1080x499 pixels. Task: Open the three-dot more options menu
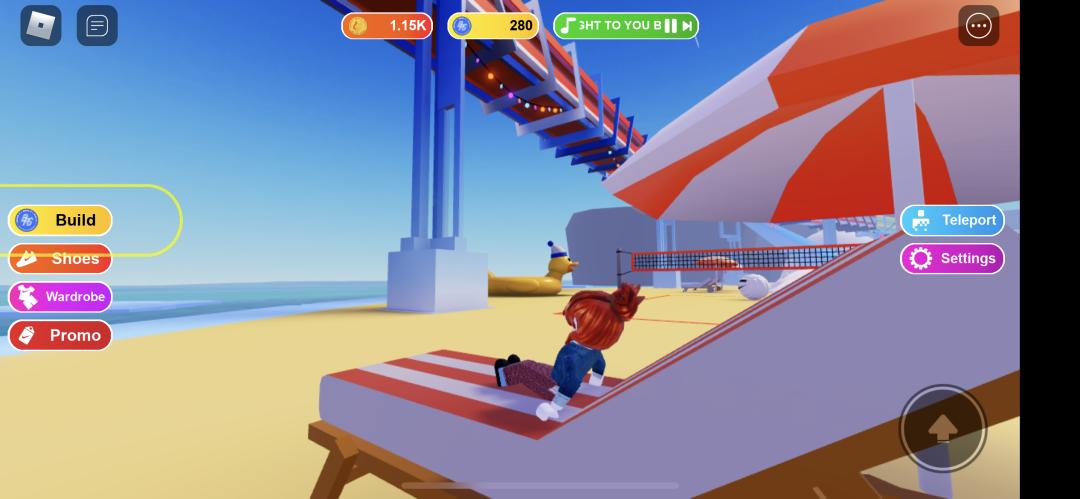click(978, 26)
